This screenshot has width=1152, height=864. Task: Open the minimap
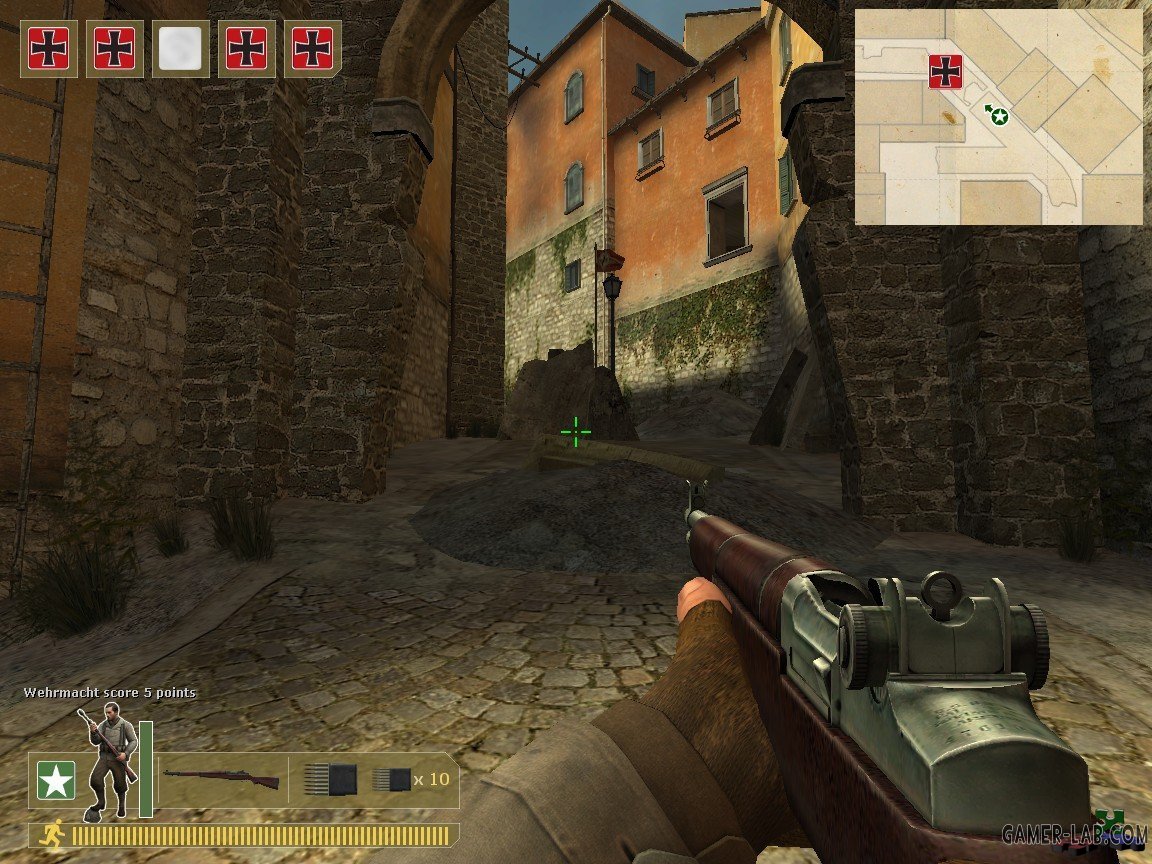(998, 117)
